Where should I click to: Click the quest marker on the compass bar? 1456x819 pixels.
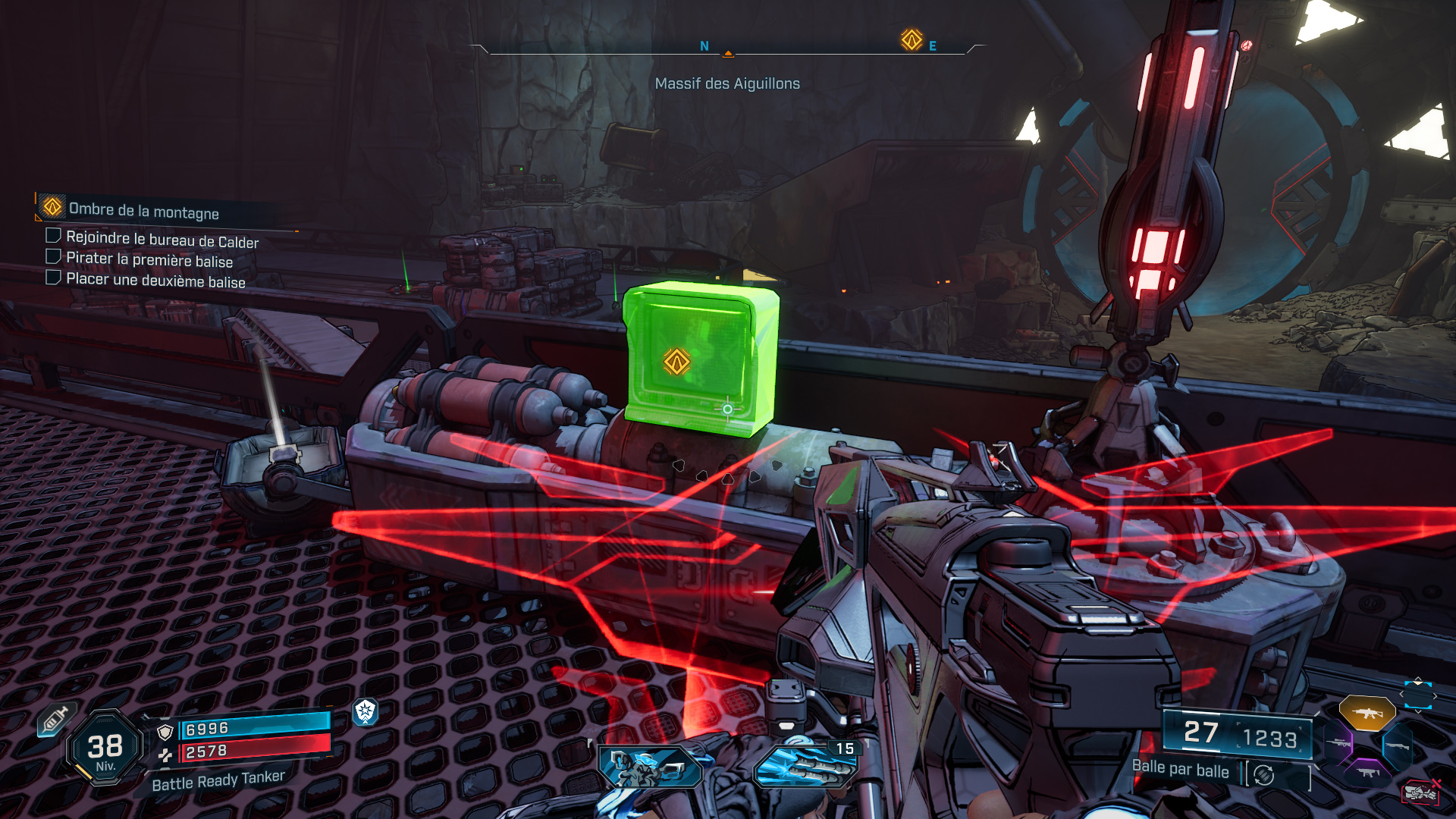point(912,39)
